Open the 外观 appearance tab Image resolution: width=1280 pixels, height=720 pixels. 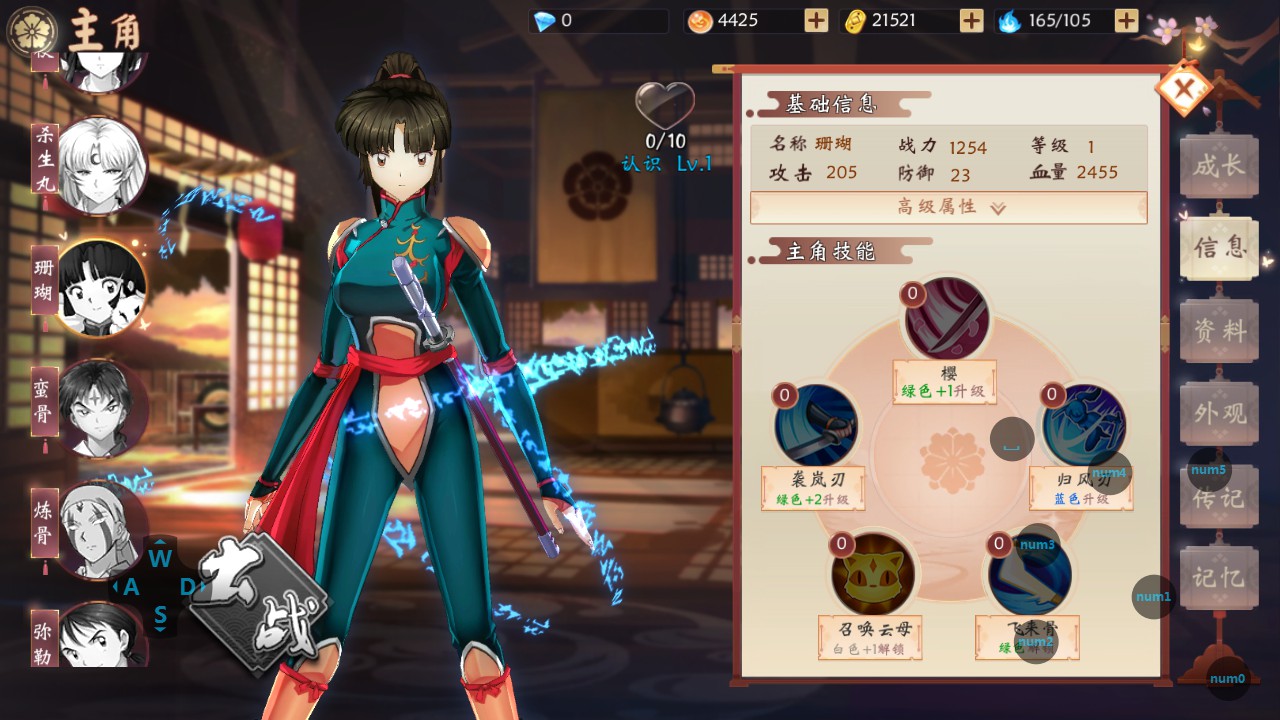[x=1218, y=412]
